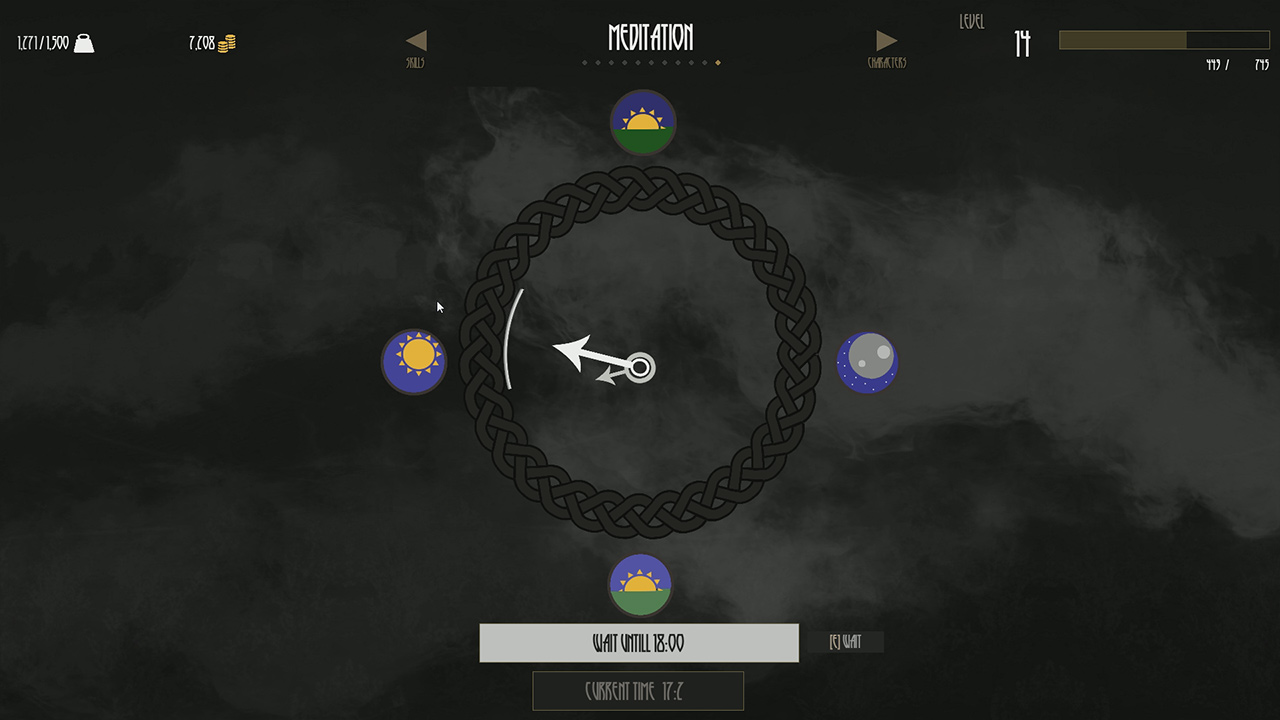Image resolution: width=1280 pixels, height=720 pixels.
Task: Select the night moon time icon
Action: click(867, 362)
